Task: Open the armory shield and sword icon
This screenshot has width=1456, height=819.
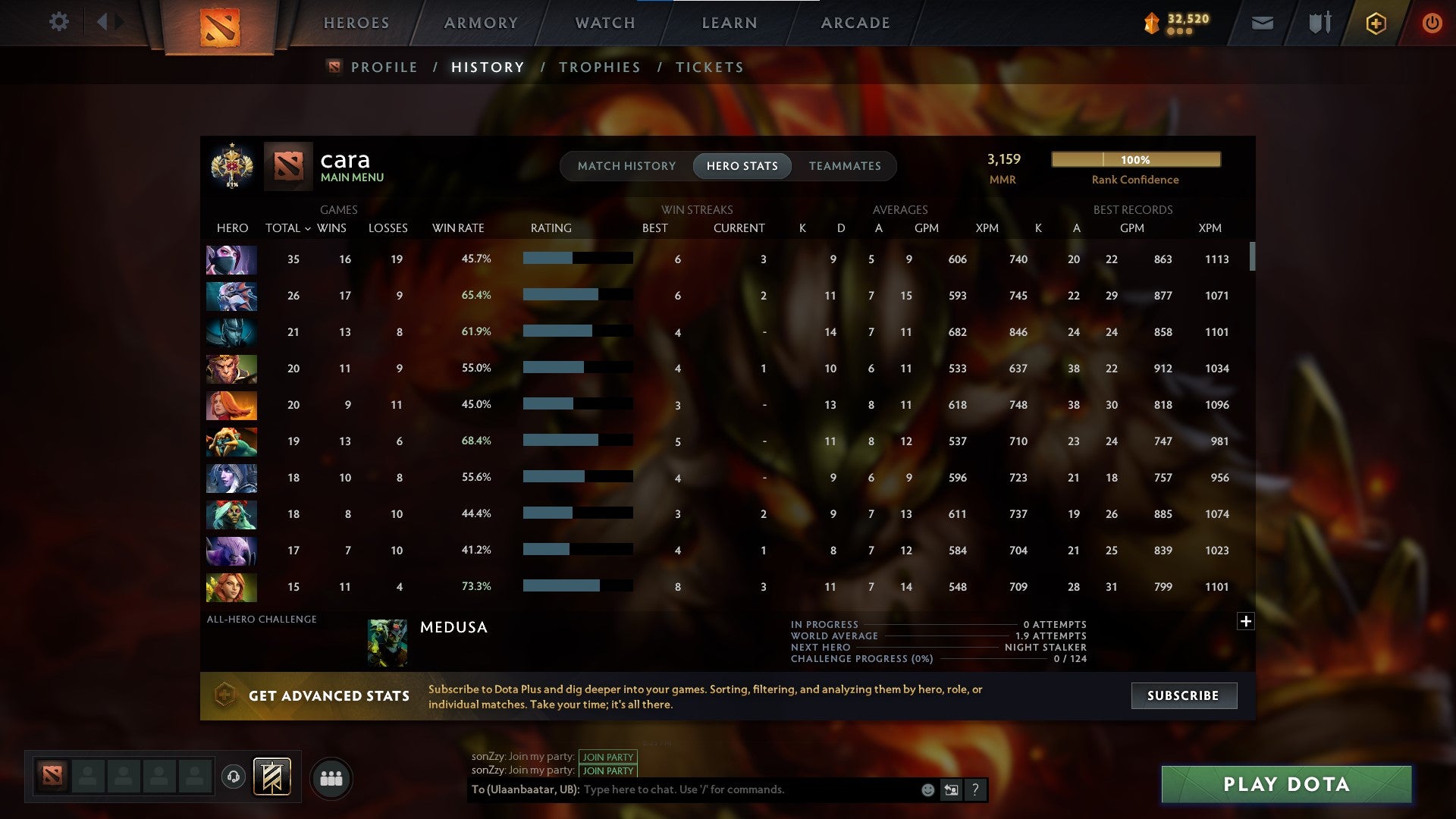Action: (x=1318, y=23)
